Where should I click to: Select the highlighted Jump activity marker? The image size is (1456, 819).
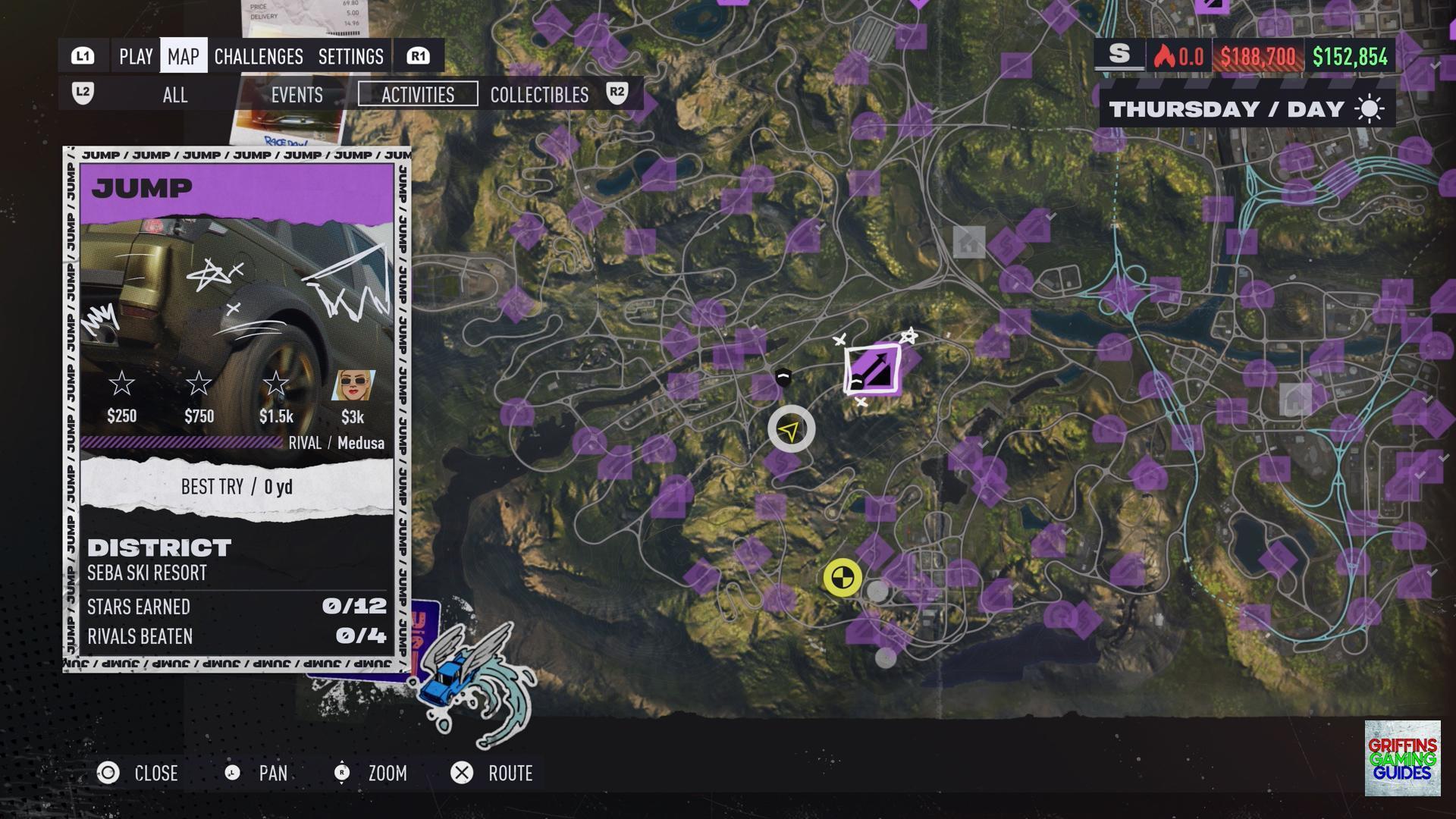point(873,369)
